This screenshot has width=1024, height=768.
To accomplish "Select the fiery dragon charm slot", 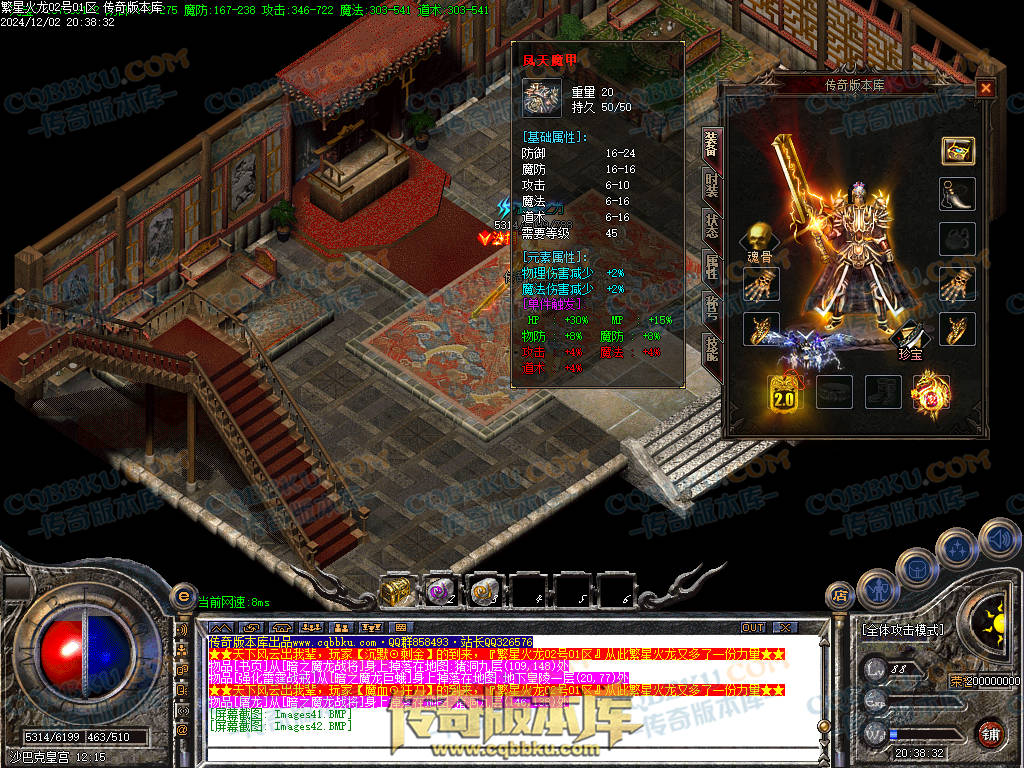I will (x=931, y=392).
